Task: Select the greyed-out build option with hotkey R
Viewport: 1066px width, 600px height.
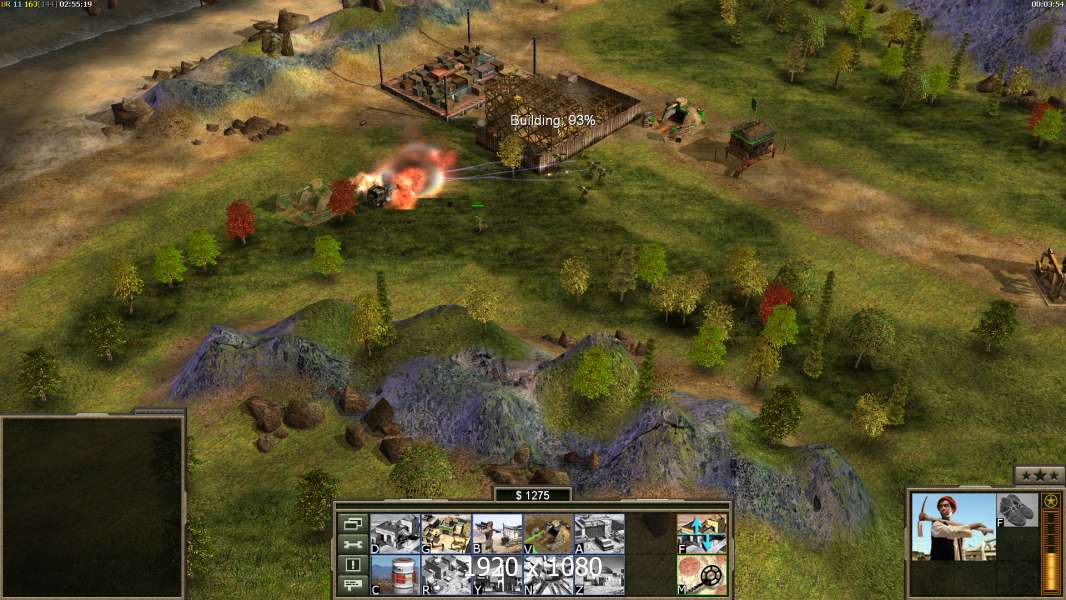Action: pyautogui.click(x=446, y=575)
